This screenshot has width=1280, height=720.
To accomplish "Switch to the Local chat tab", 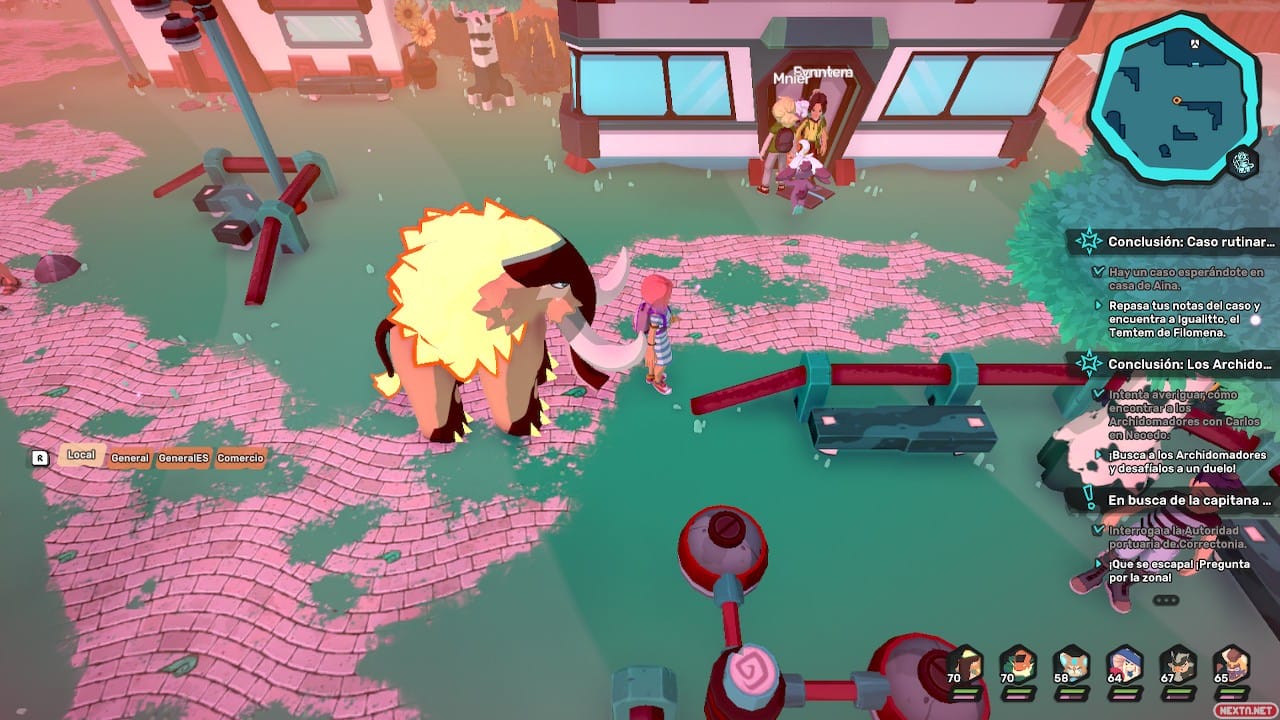I will 81,455.
